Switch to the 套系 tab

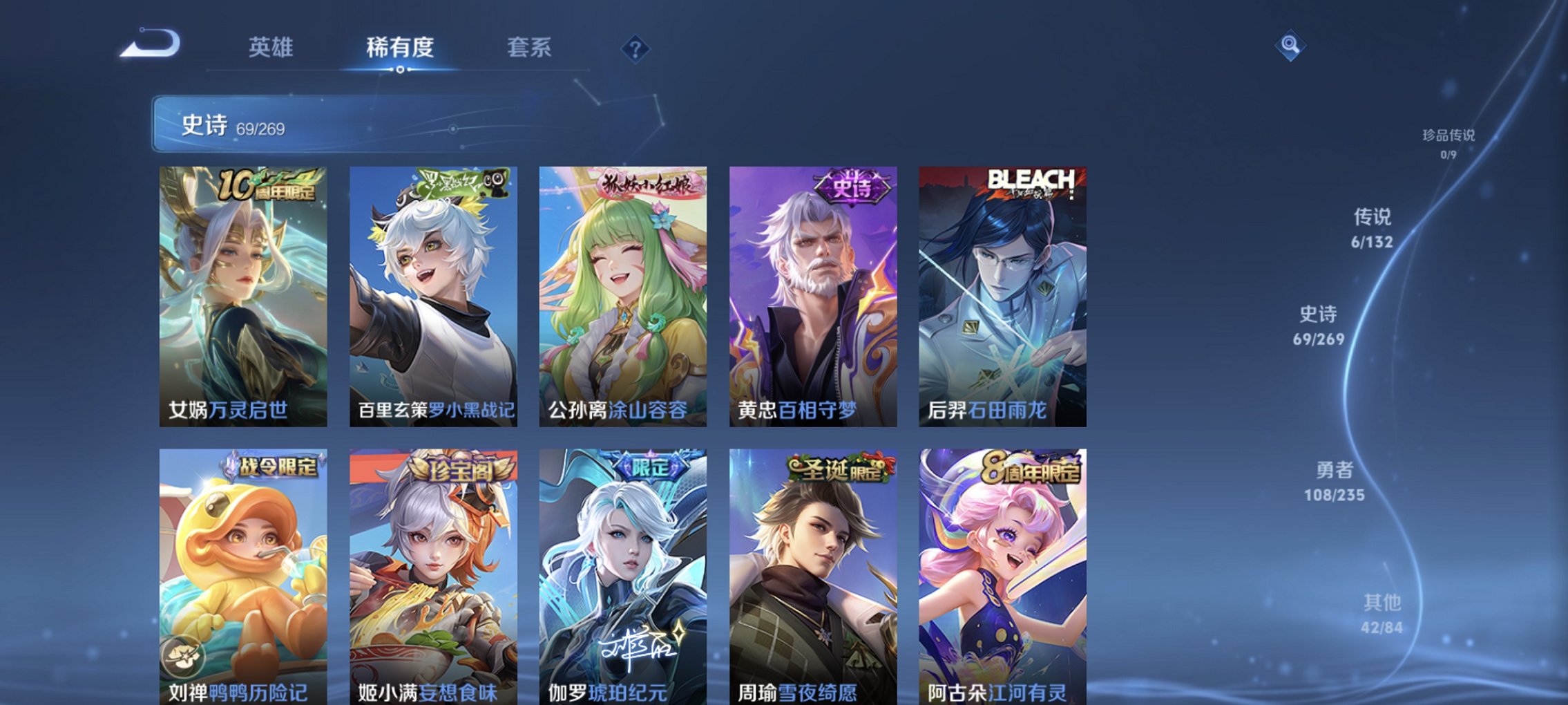tap(529, 48)
